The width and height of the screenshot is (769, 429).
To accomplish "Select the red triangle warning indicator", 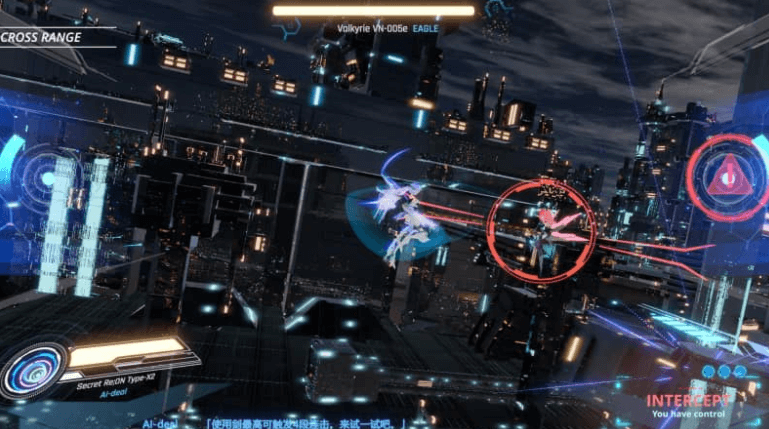I will pyautogui.click(x=728, y=178).
